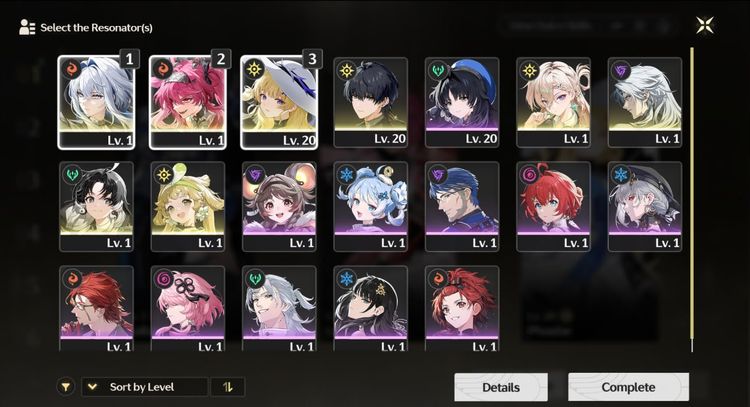750x407 pixels.
Task: Deselect the white-haired resonator marked 1
Action: click(x=96, y=102)
